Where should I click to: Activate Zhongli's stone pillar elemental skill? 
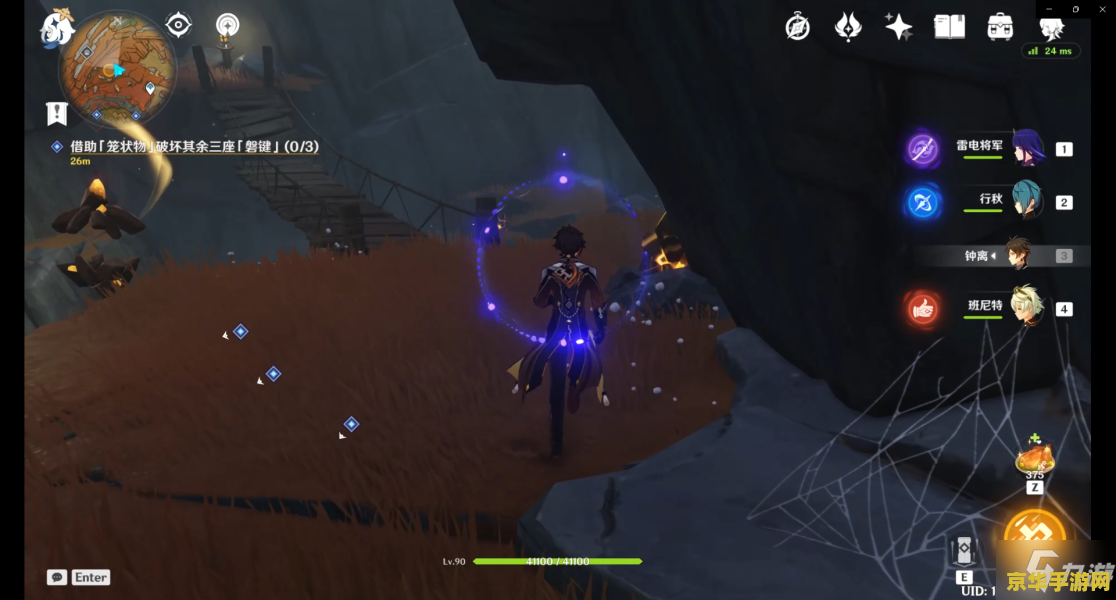tap(964, 552)
